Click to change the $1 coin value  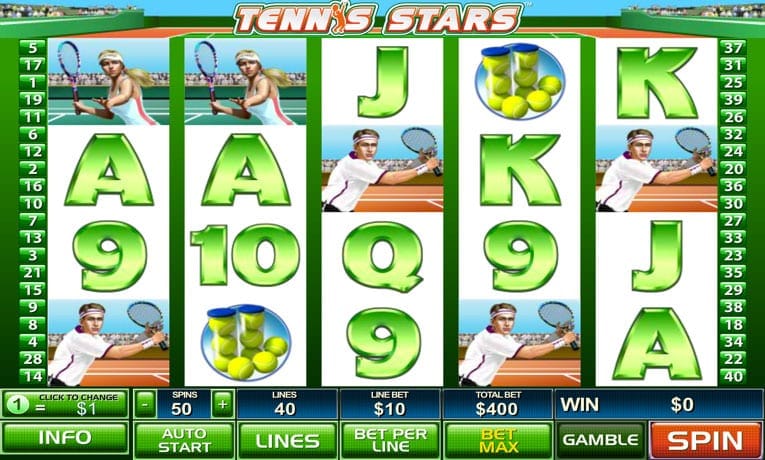pyautogui.click(x=65, y=404)
